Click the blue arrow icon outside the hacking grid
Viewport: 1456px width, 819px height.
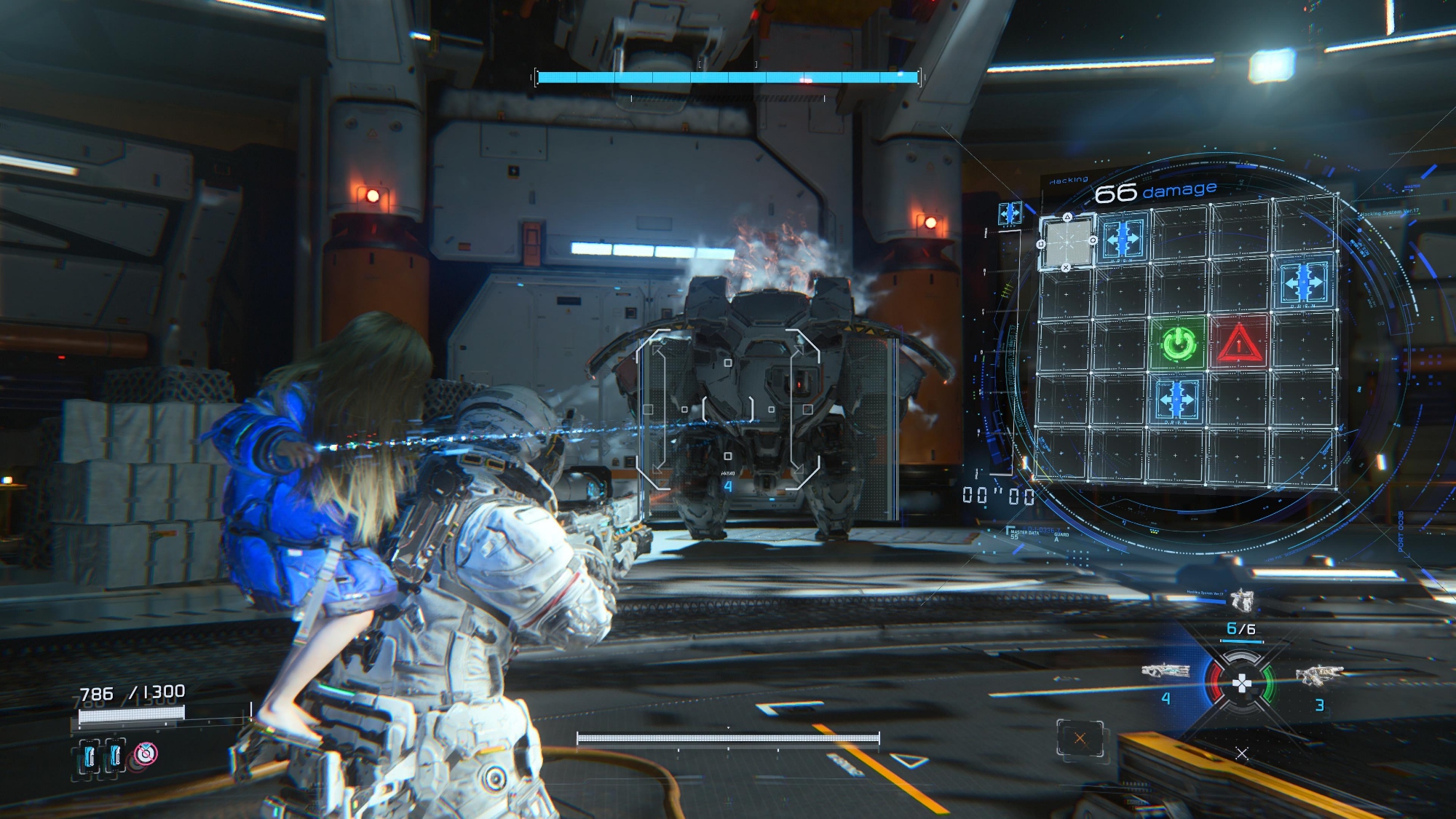(1010, 213)
